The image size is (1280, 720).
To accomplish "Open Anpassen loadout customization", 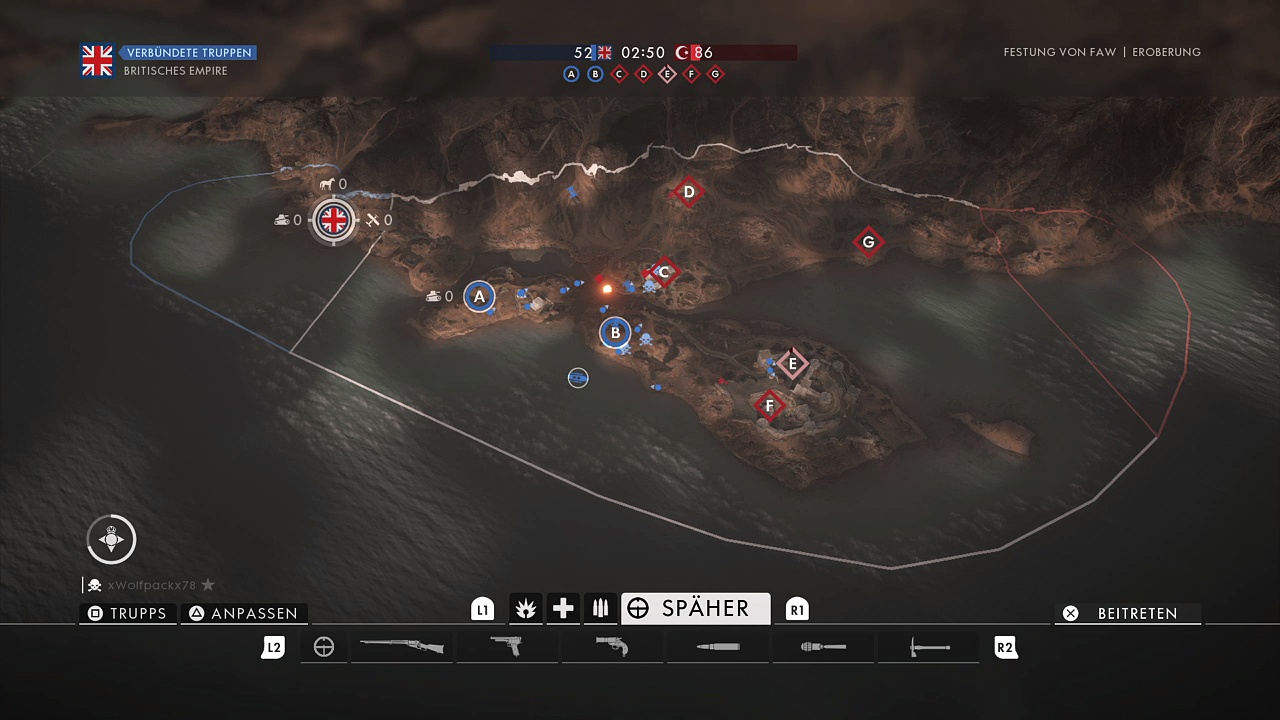I will point(244,613).
